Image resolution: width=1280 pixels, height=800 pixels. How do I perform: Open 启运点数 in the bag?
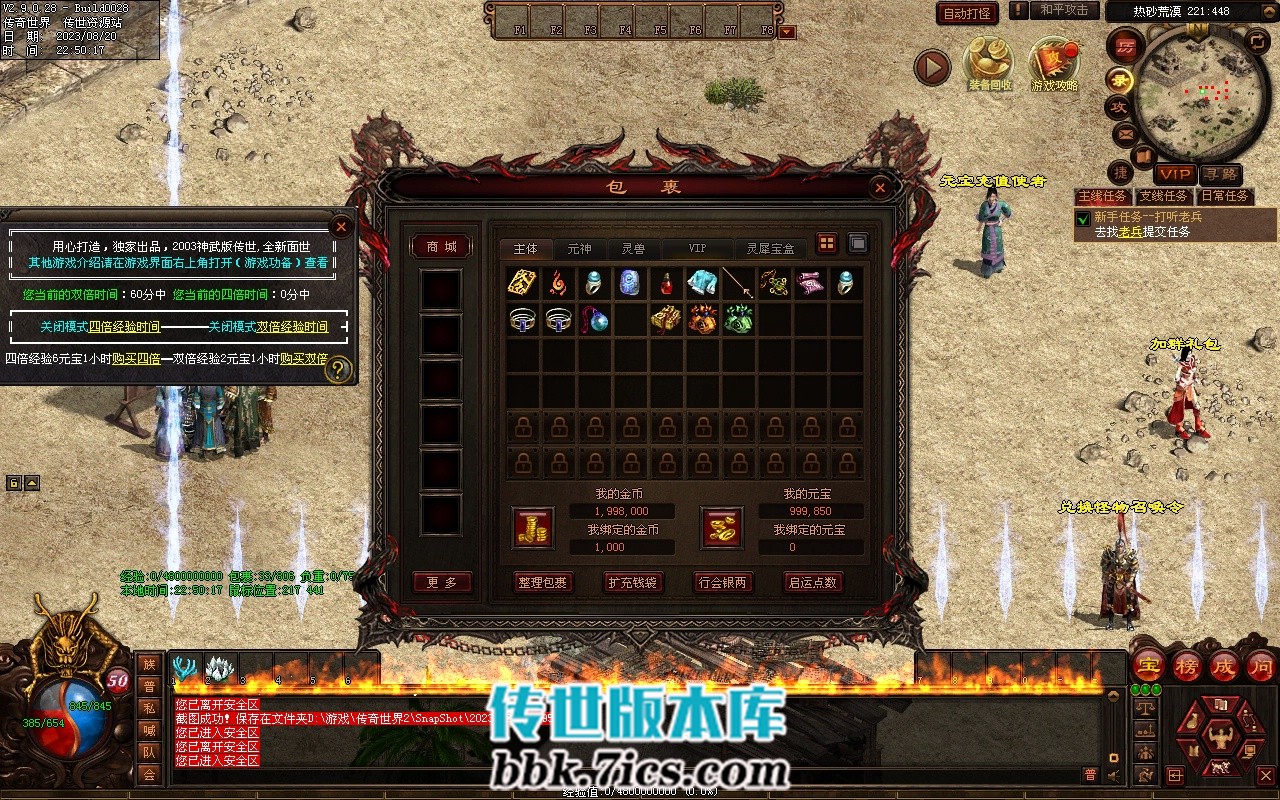[x=812, y=582]
